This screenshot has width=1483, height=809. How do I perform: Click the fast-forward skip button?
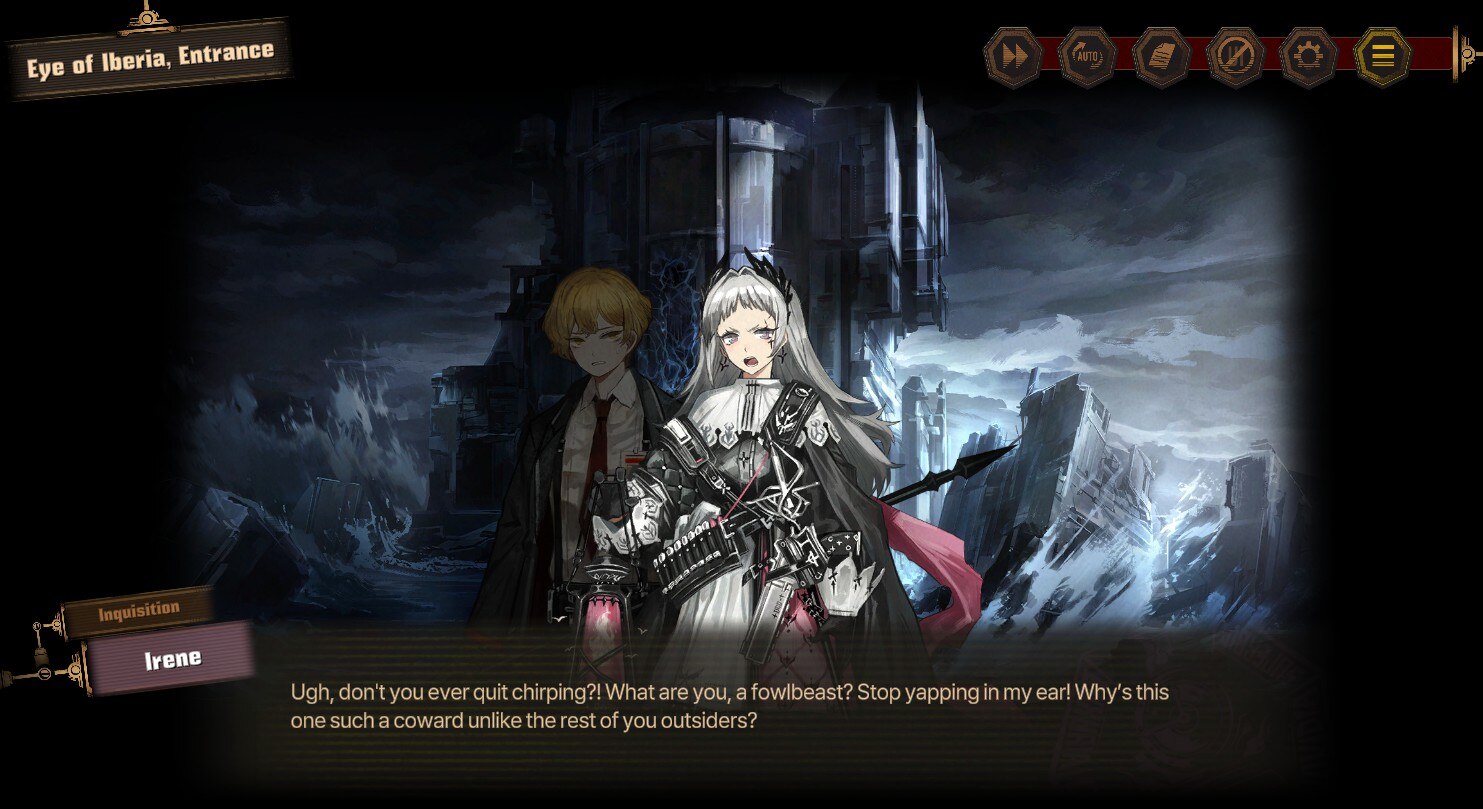1014,57
